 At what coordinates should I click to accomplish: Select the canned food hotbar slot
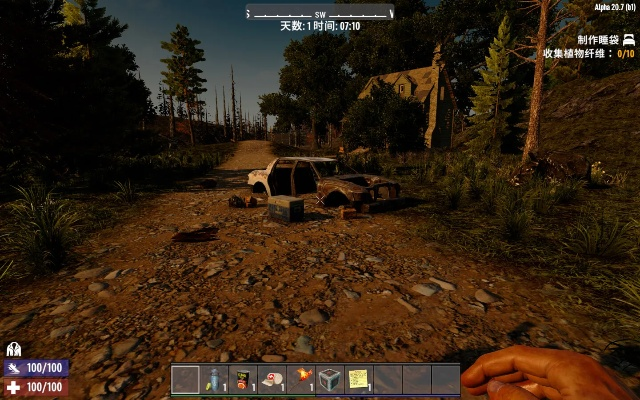243,379
